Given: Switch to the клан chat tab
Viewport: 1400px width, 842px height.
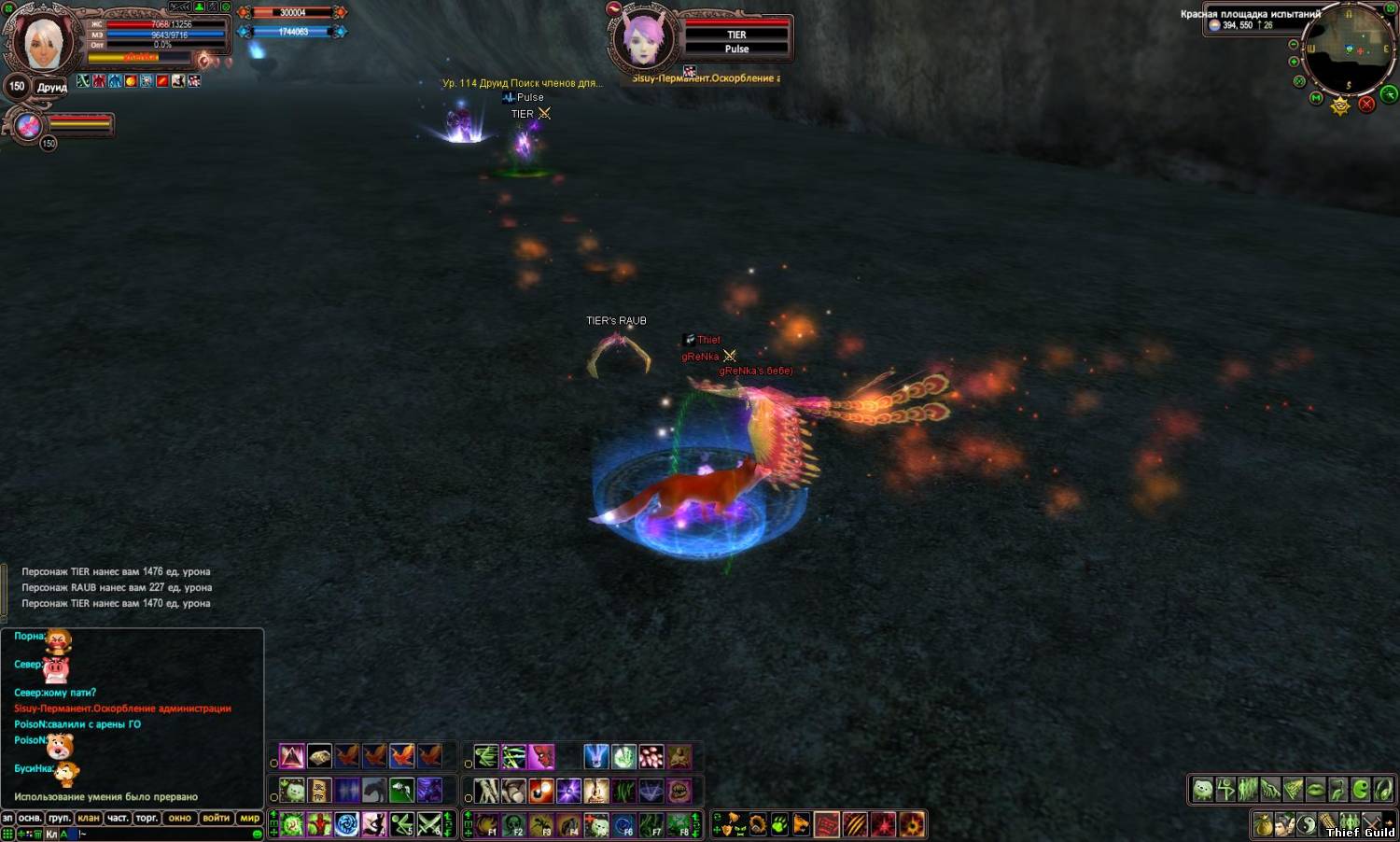Looking at the screenshot, I should click(89, 818).
